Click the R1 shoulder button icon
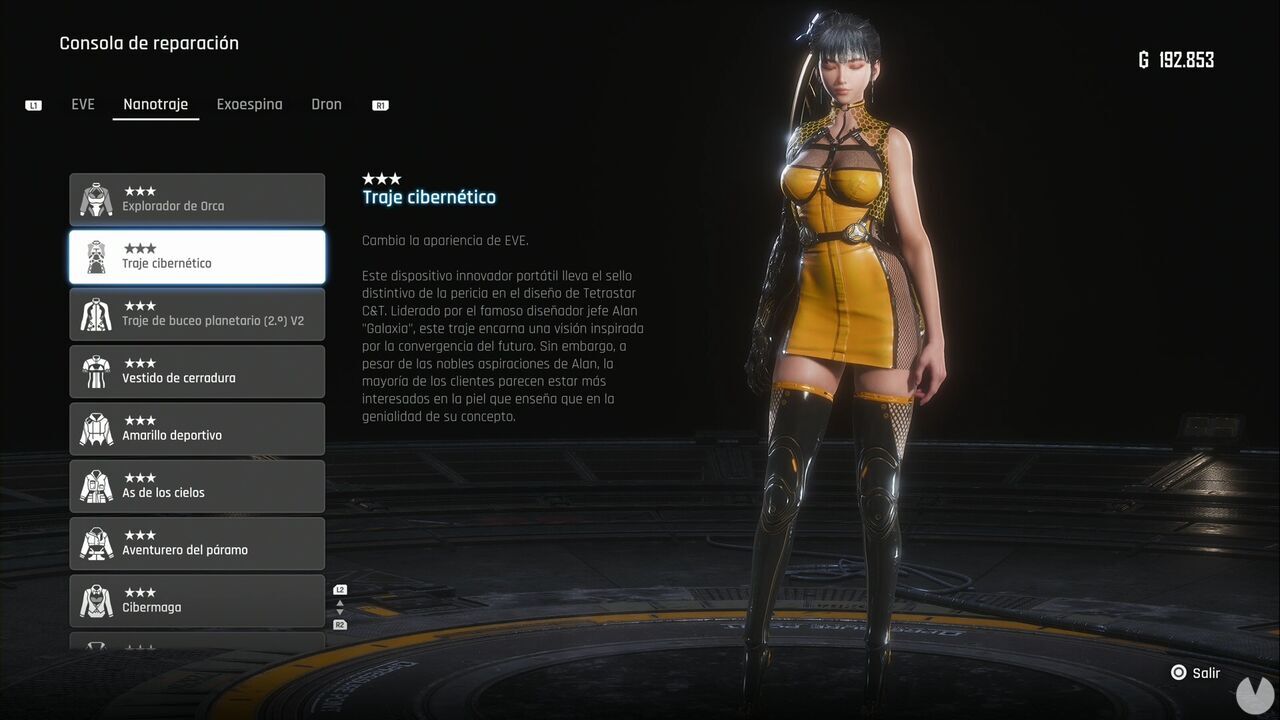 pyautogui.click(x=379, y=104)
